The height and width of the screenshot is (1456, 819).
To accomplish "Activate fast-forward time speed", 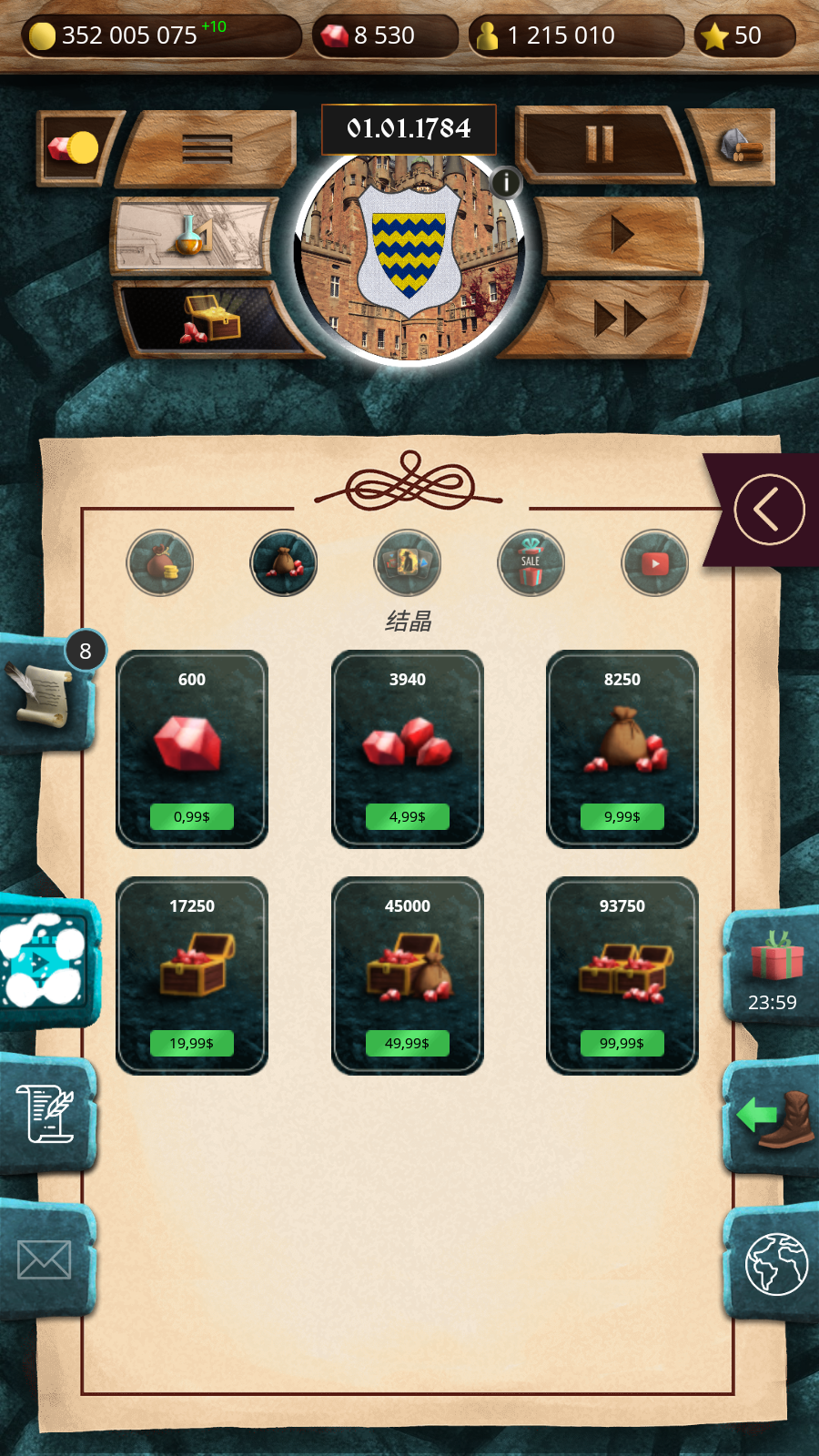I will click(619, 318).
